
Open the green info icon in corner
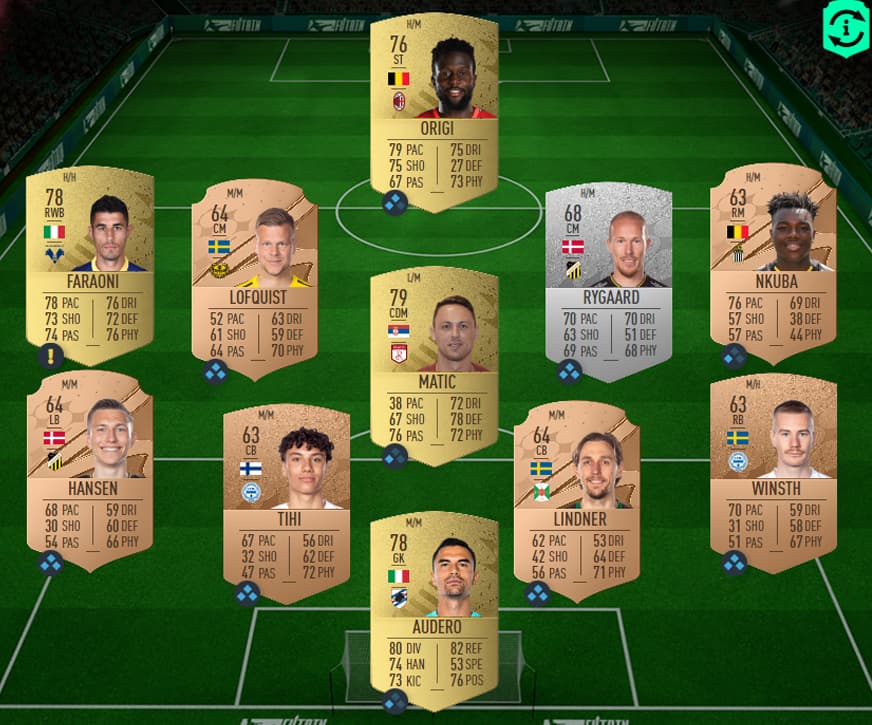pos(845,27)
